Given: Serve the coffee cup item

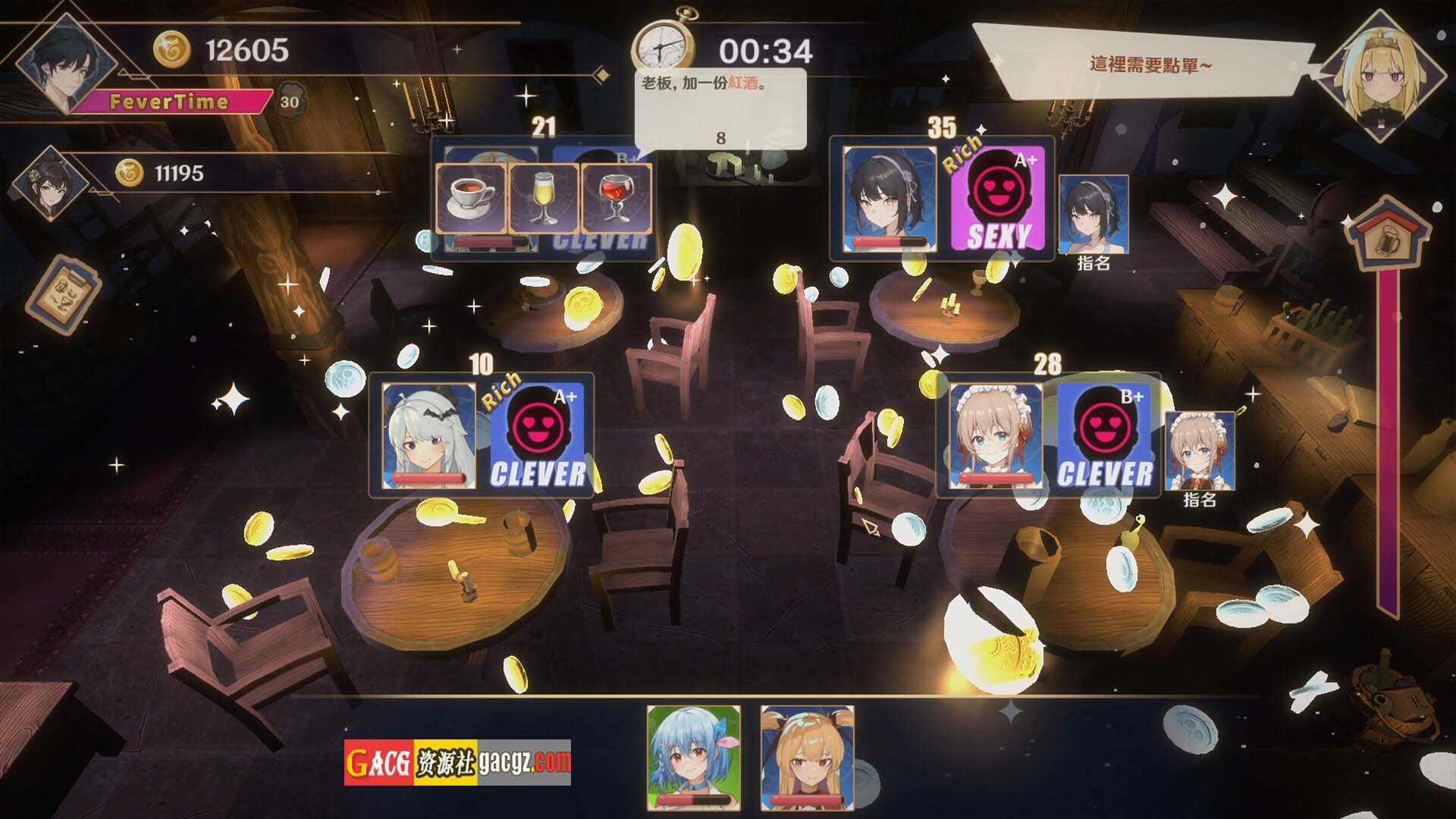Looking at the screenshot, I should point(471,199).
